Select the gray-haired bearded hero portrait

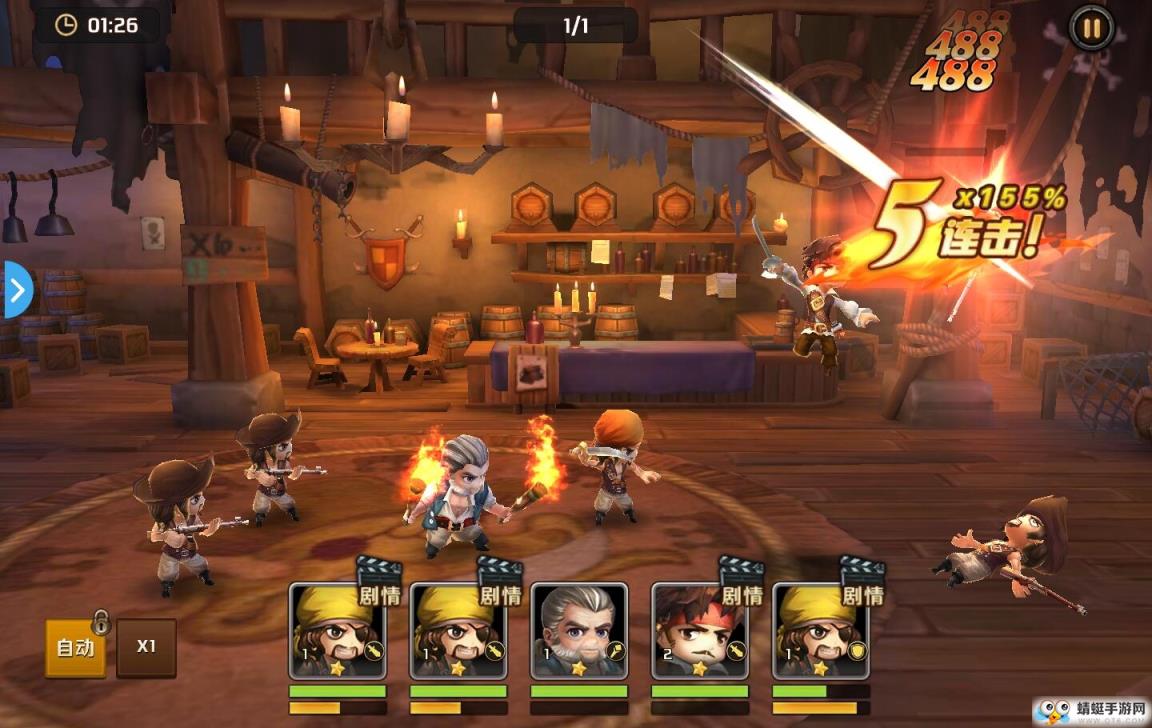(579, 632)
